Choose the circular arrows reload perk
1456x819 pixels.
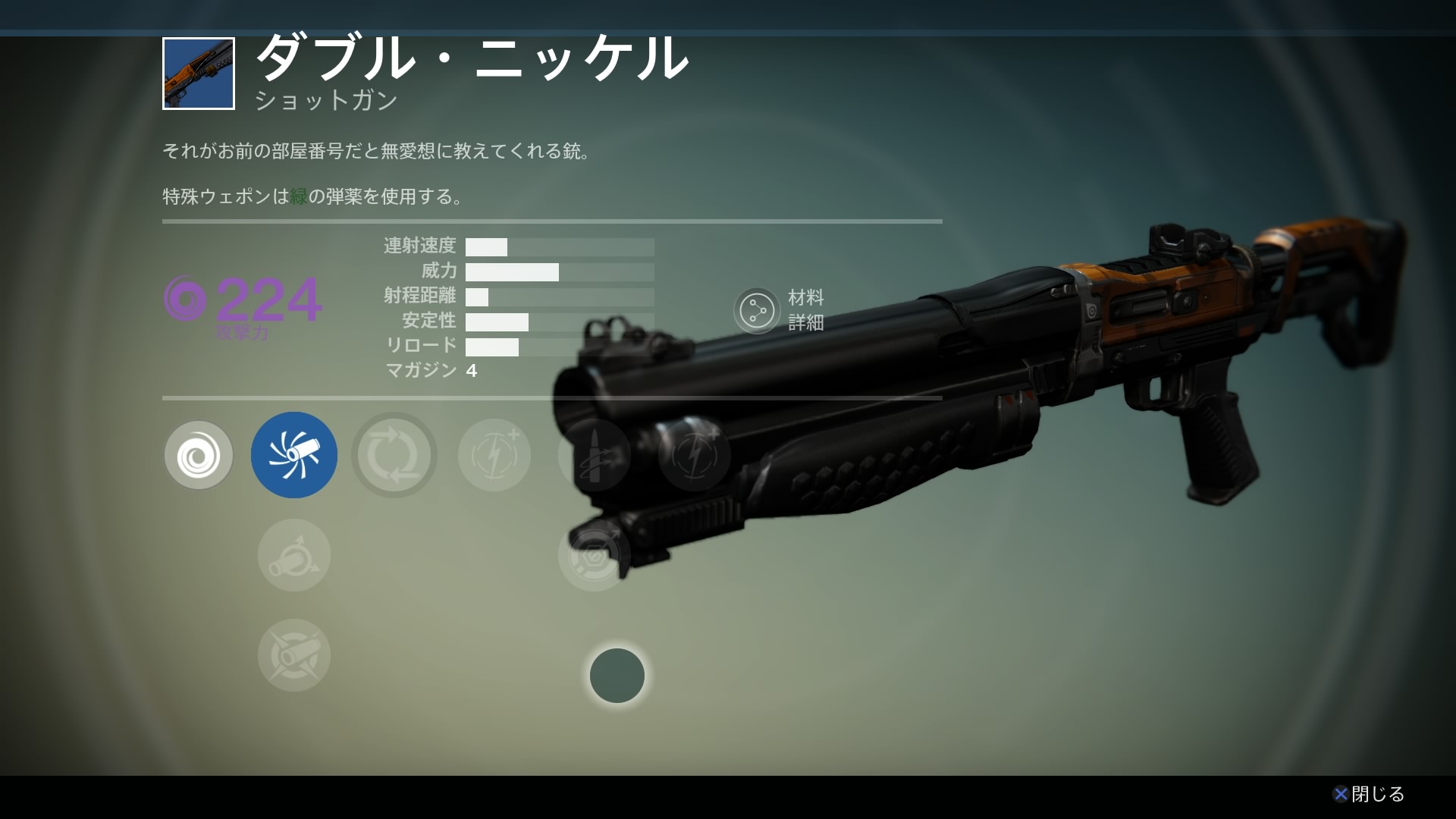pyautogui.click(x=394, y=455)
